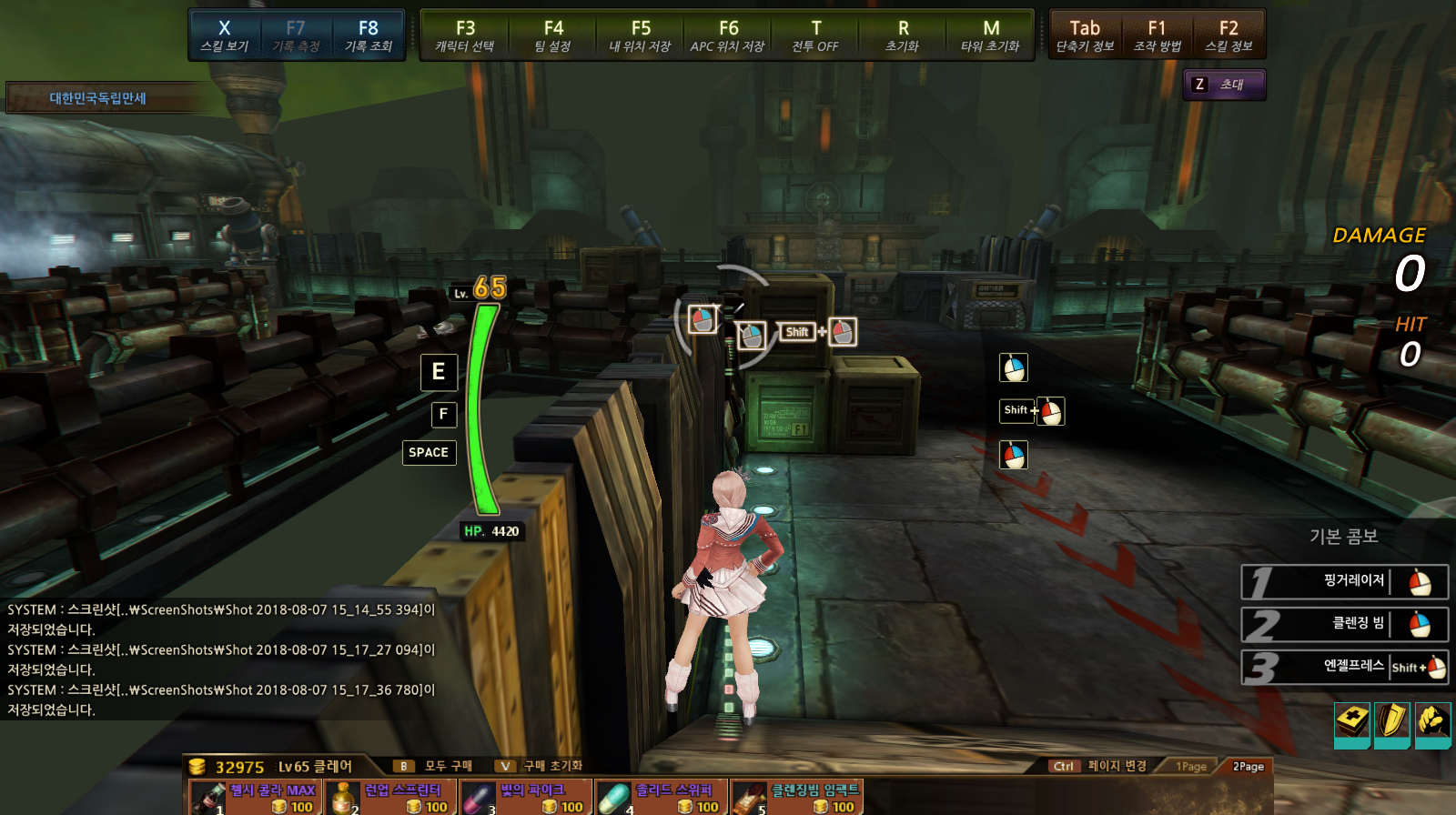The image size is (1456, 815).
Task: Show the 조작 방법 controls guide
Action: click(x=1157, y=35)
